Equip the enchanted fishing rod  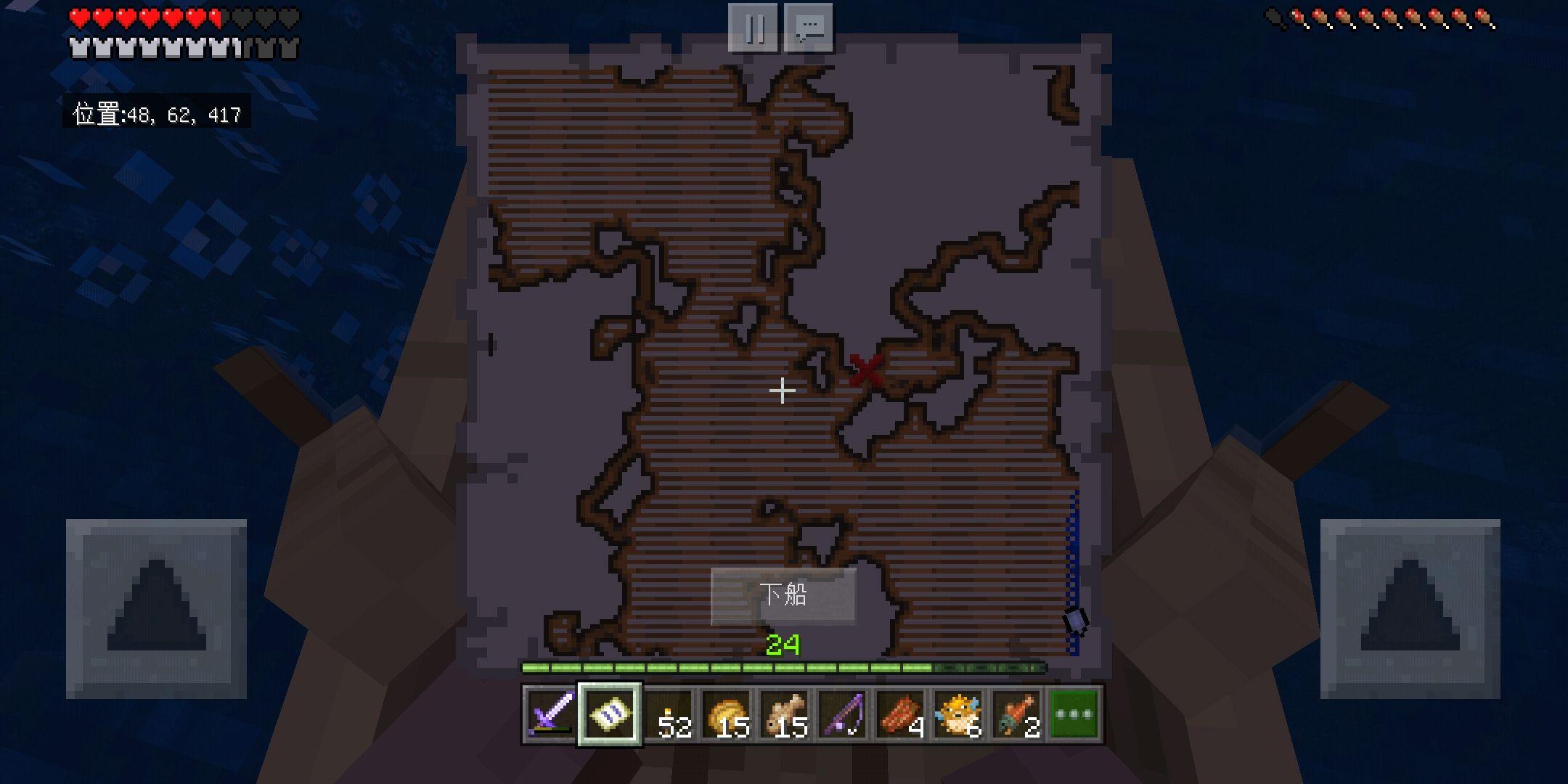click(843, 714)
